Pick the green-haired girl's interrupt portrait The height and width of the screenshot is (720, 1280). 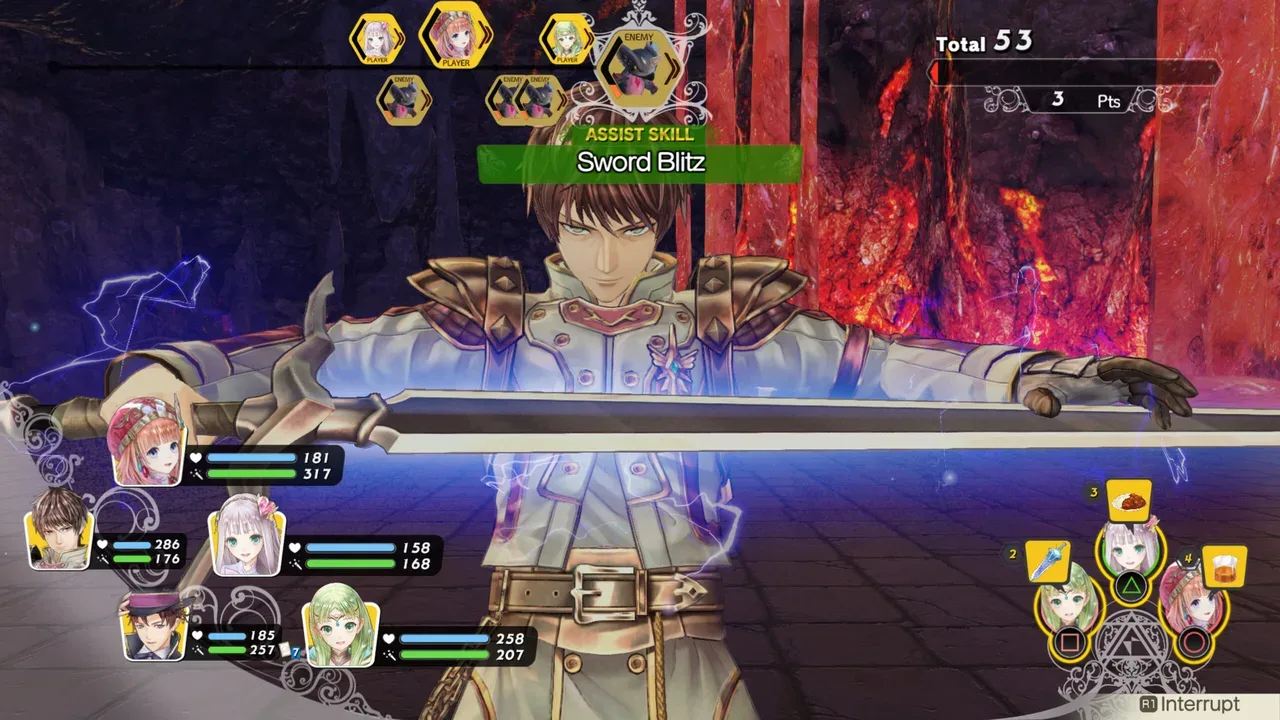pyautogui.click(x=1068, y=604)
